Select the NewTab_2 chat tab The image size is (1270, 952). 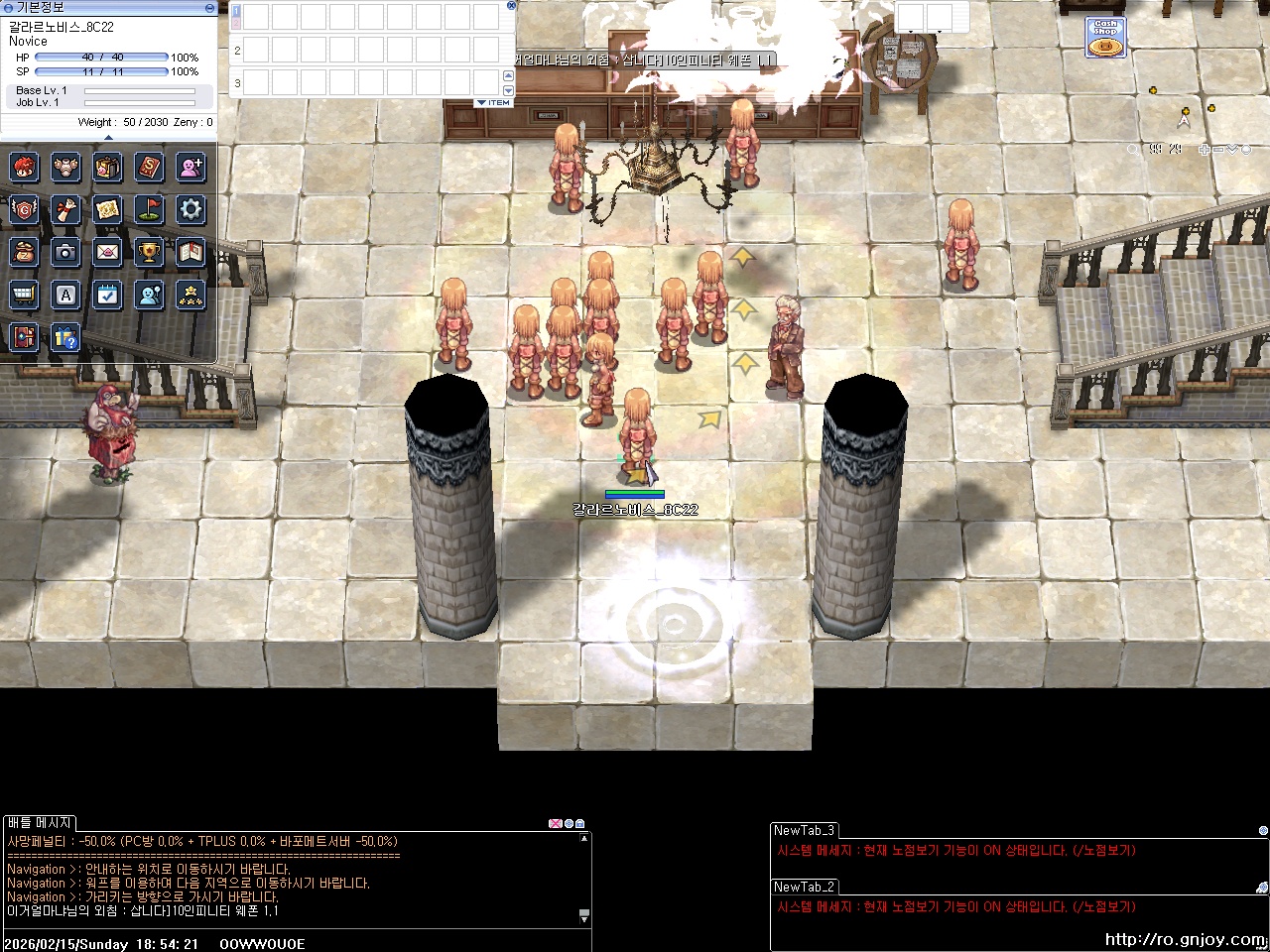(804, 888)
